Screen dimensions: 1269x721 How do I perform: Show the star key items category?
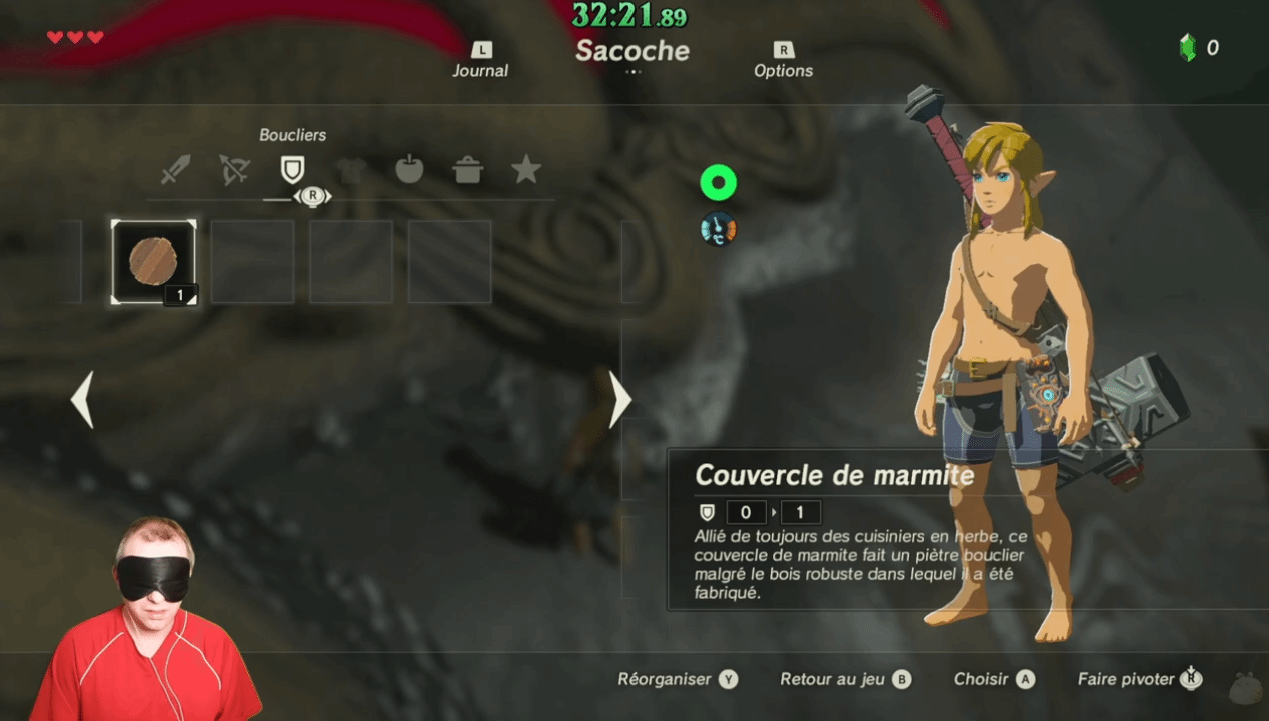click(x=526, y=170)
